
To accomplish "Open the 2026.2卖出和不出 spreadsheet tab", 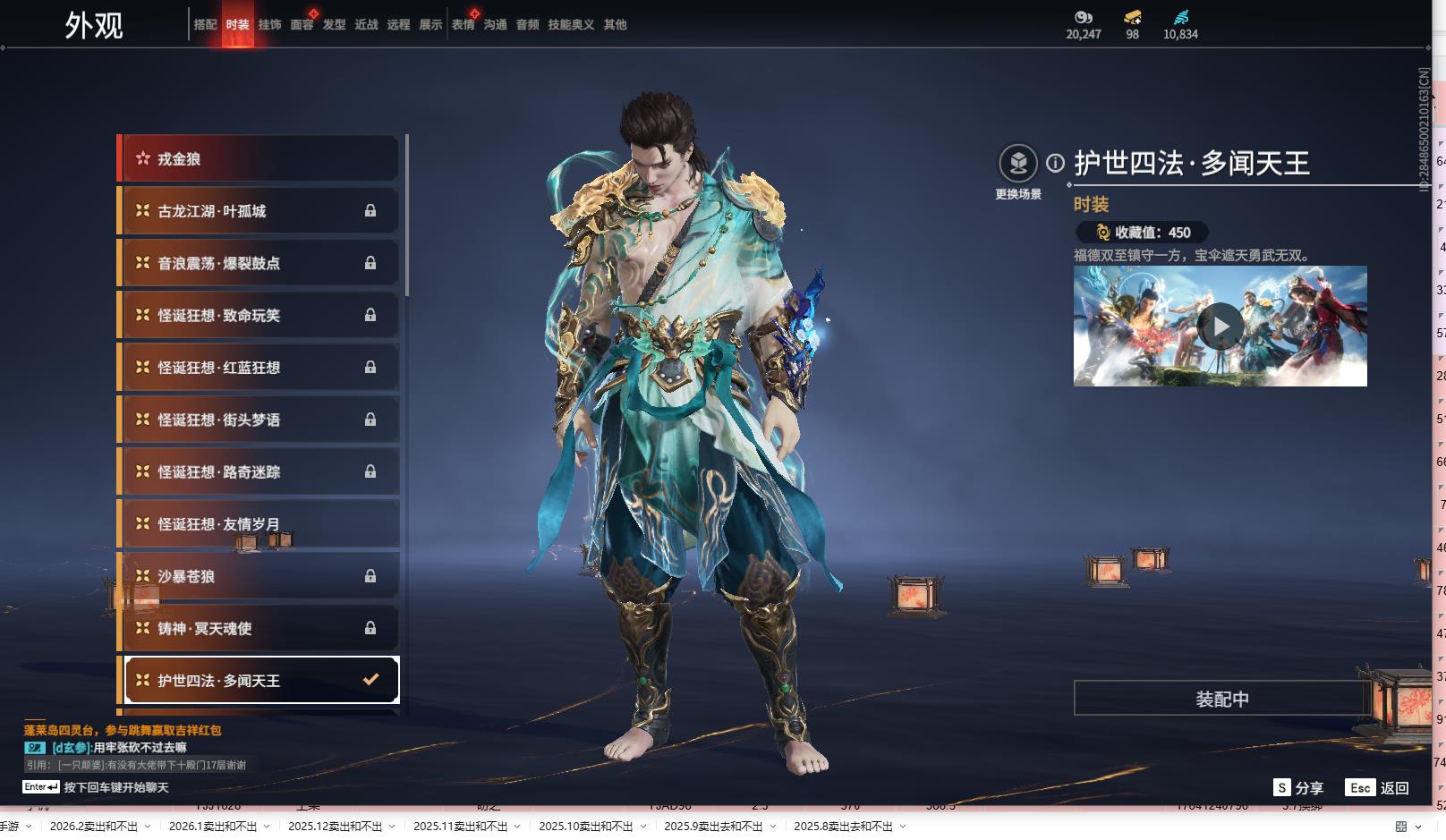I will pos(94,827).
